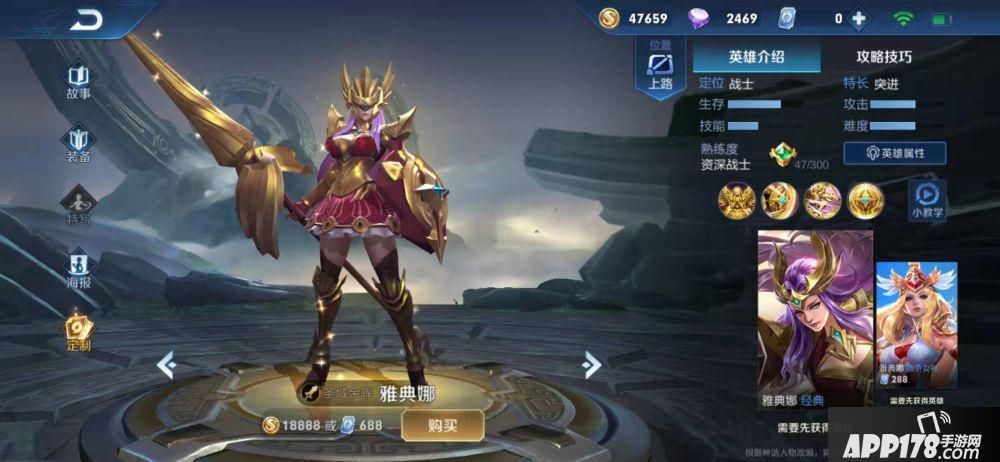1000x462 pixels.
Task: View the fourth golden skill icon
Action: 866,202
